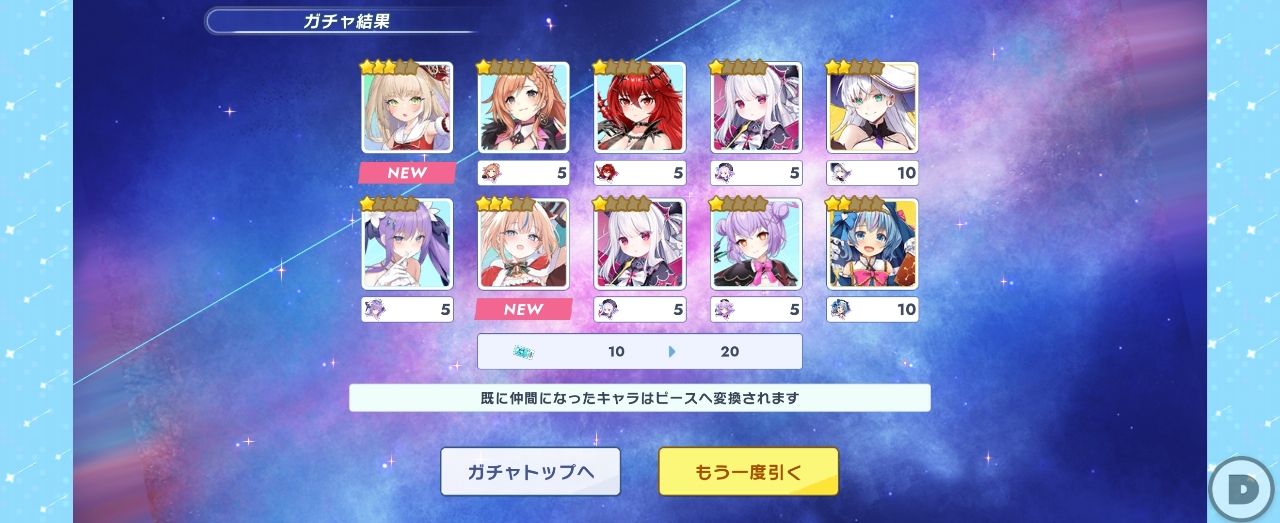Choose the orange-haired girl with braid portrait

click(523, 107)
